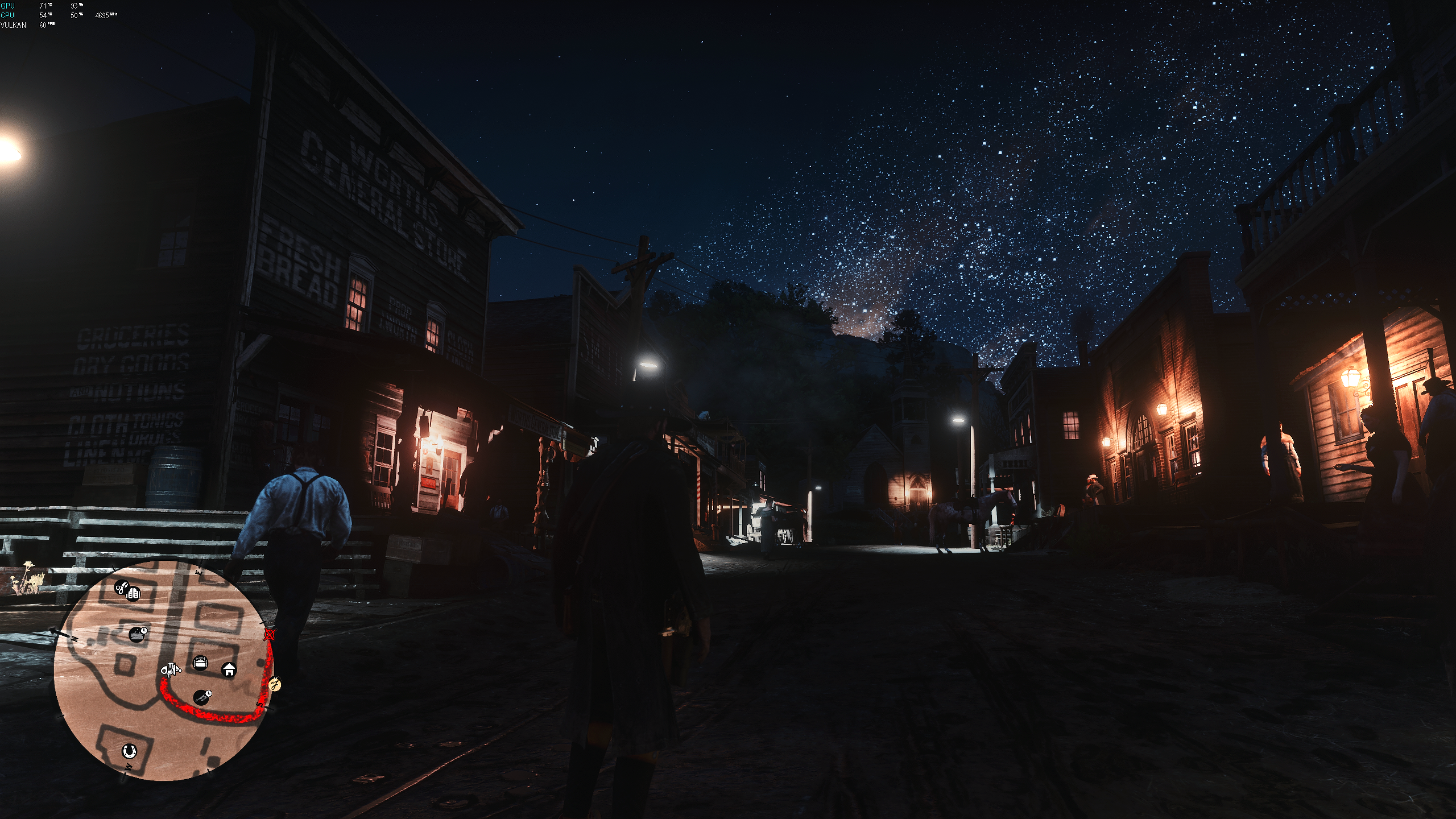Select the saloon doors marker on the minimap
This screenshot has width=1456, height=819.
(134, 594)
